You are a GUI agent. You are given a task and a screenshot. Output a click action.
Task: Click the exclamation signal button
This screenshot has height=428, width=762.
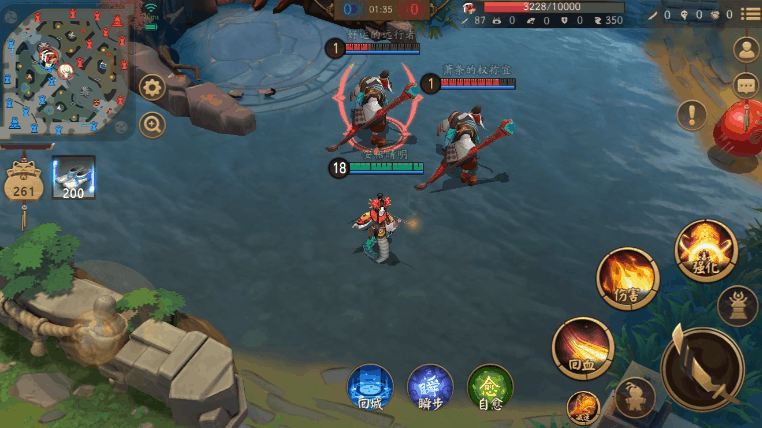click(691, 114)
